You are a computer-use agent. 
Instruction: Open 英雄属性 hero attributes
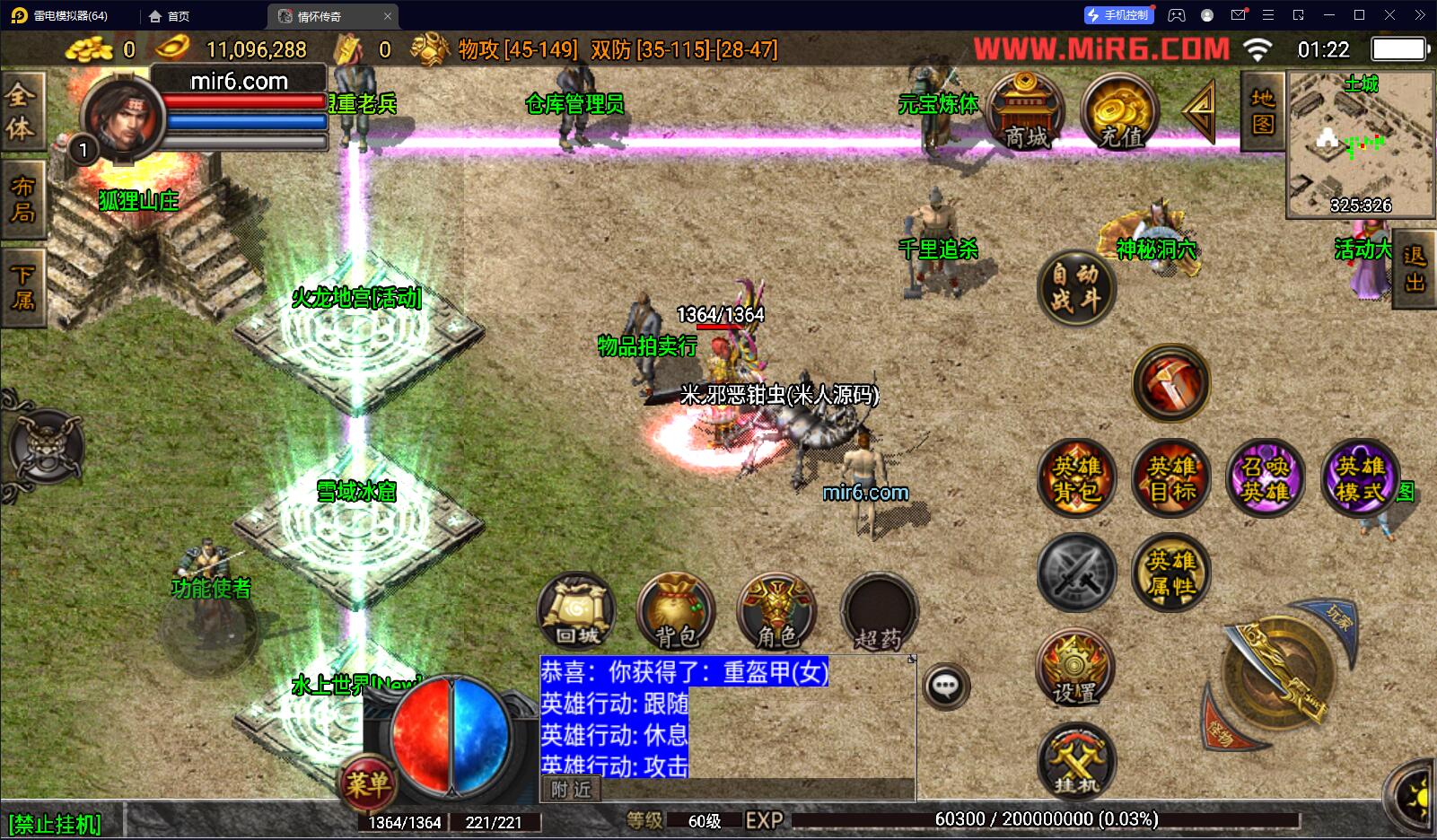[x=1171, y=573]
